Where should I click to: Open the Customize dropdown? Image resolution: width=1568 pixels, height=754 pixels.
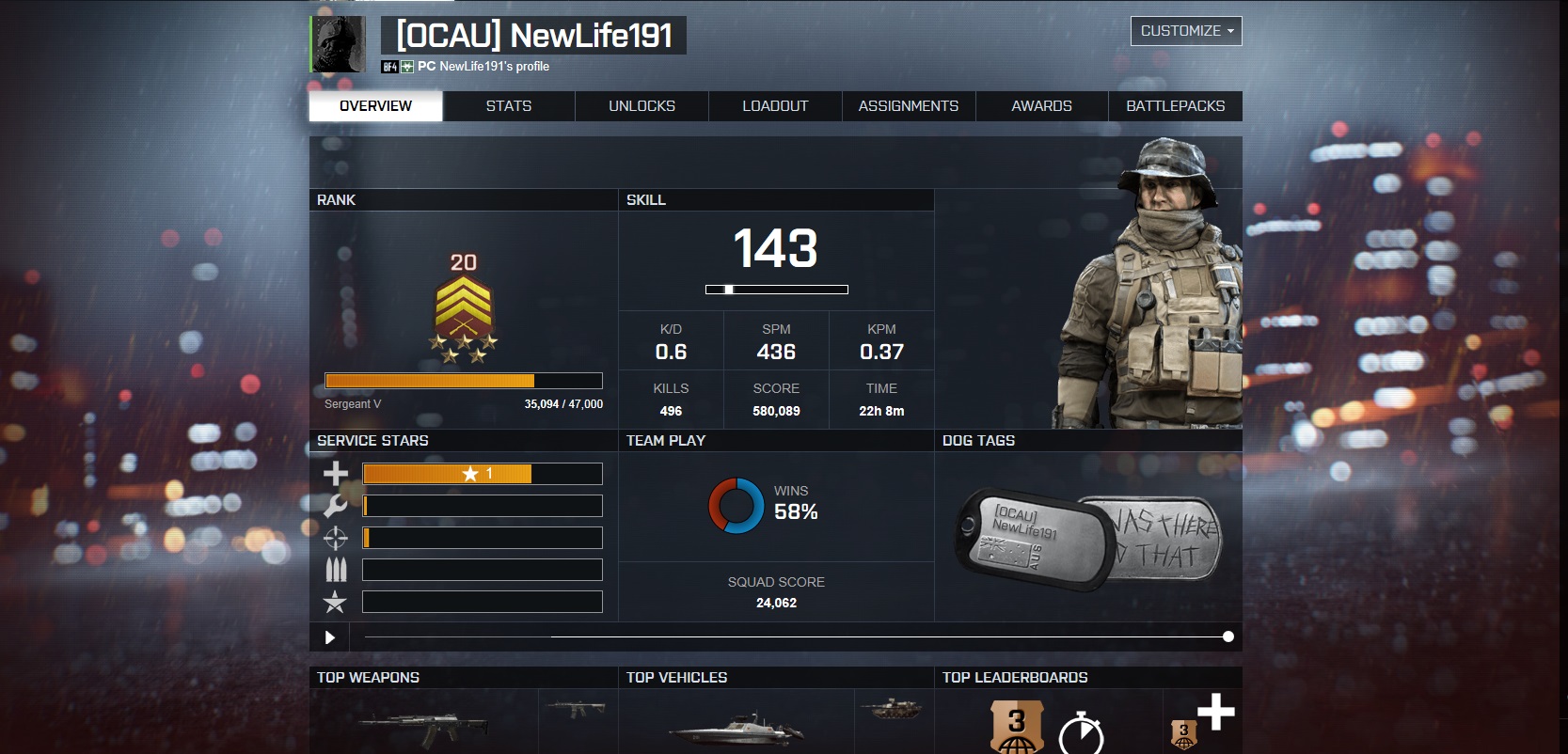click(1186, 31)
